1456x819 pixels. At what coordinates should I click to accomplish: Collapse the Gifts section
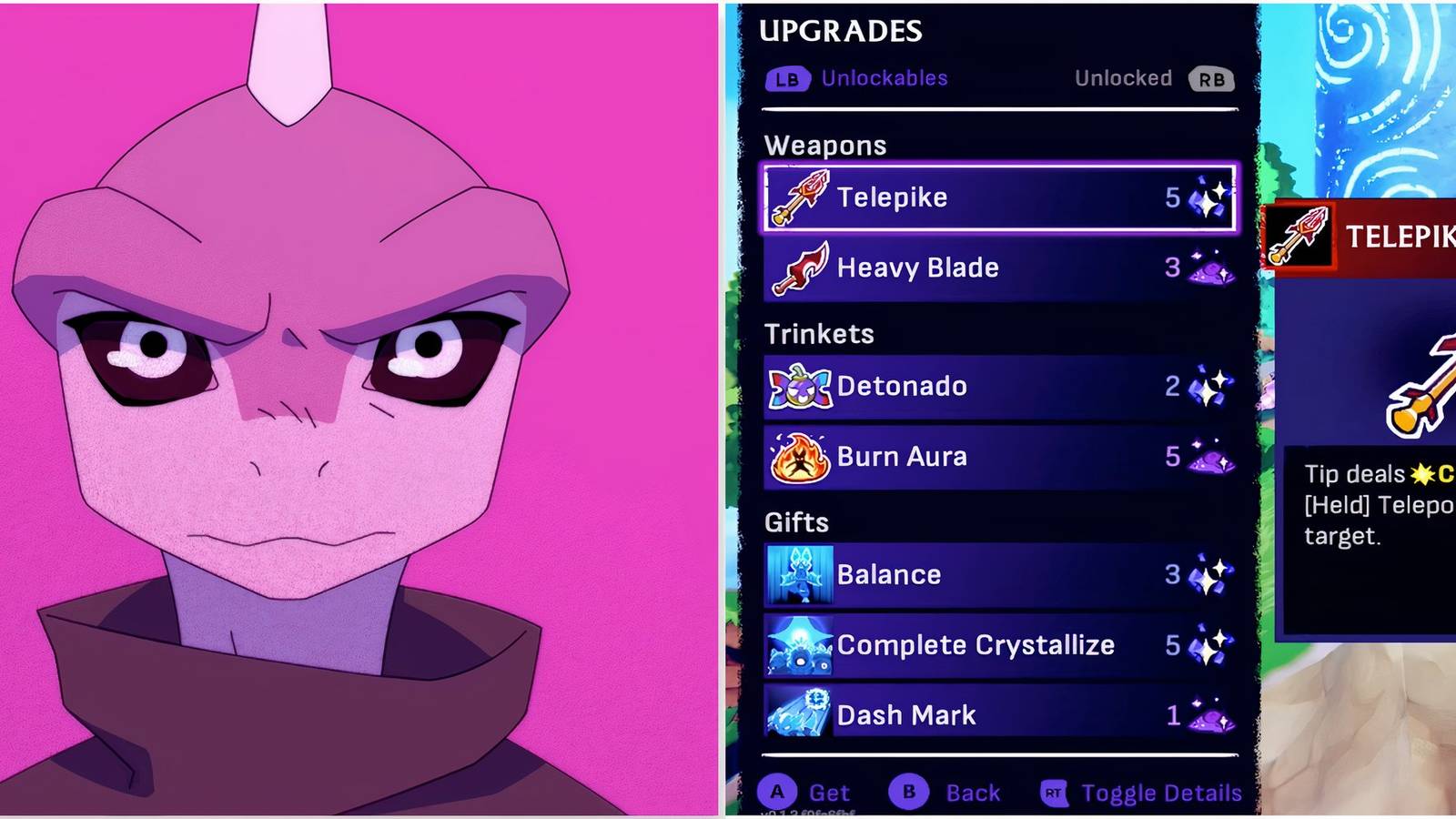[x=796, y=522]
